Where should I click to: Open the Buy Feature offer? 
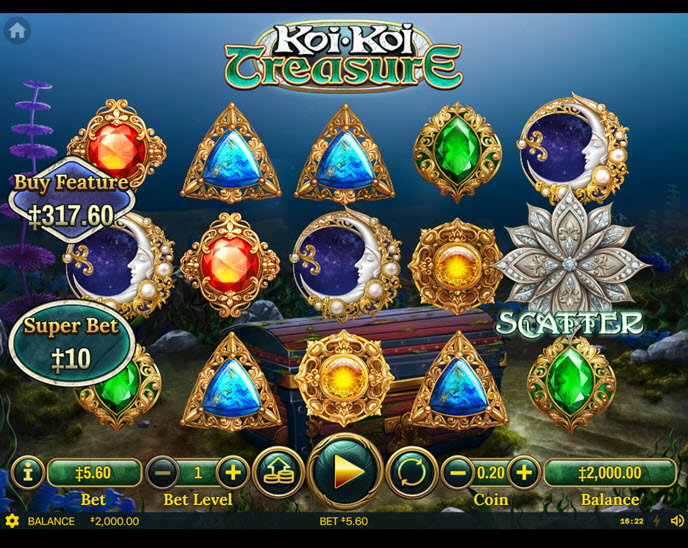(x=69, y=200)
